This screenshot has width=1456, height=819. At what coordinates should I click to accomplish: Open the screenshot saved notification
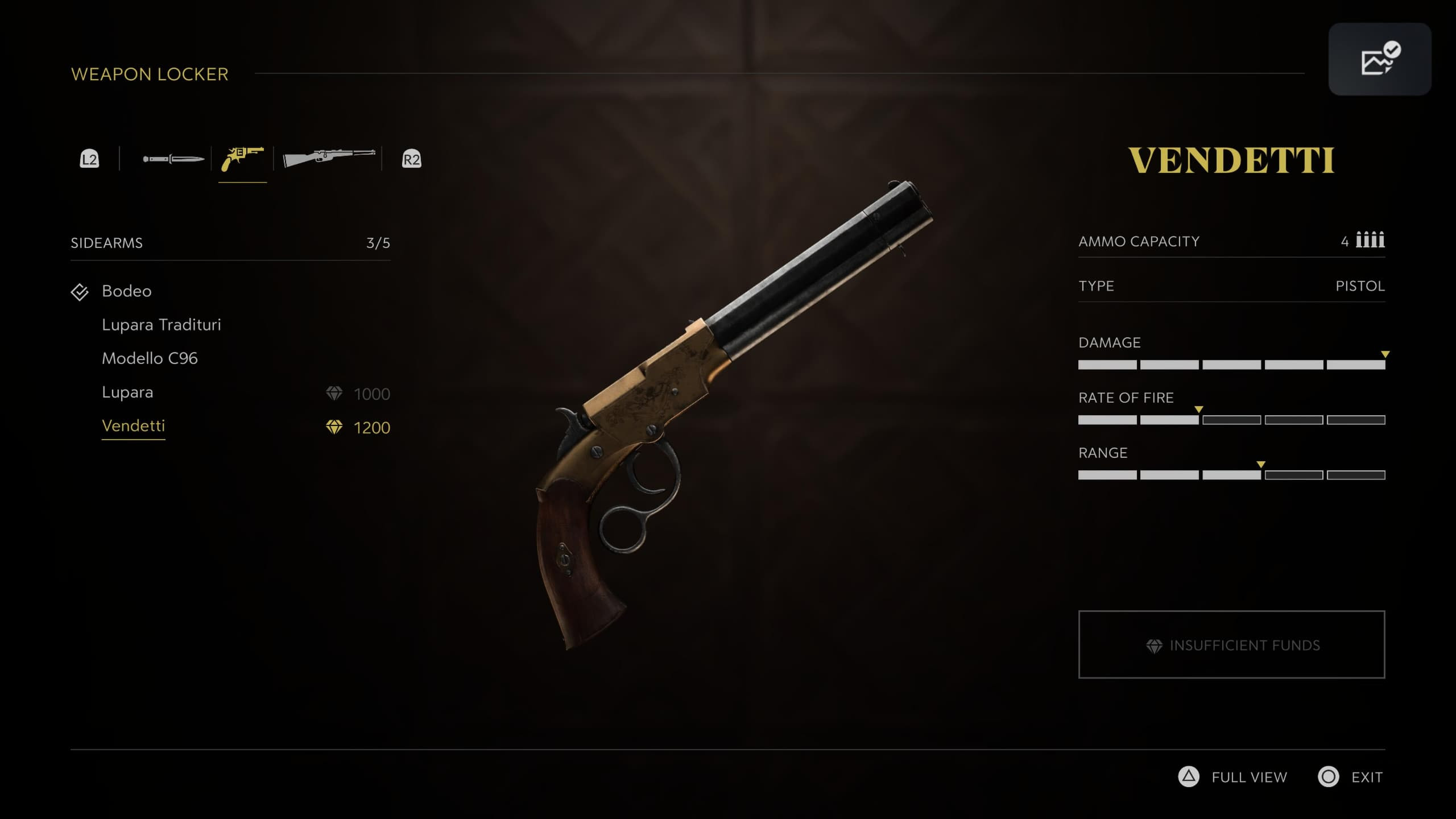tap(1379, 59)
